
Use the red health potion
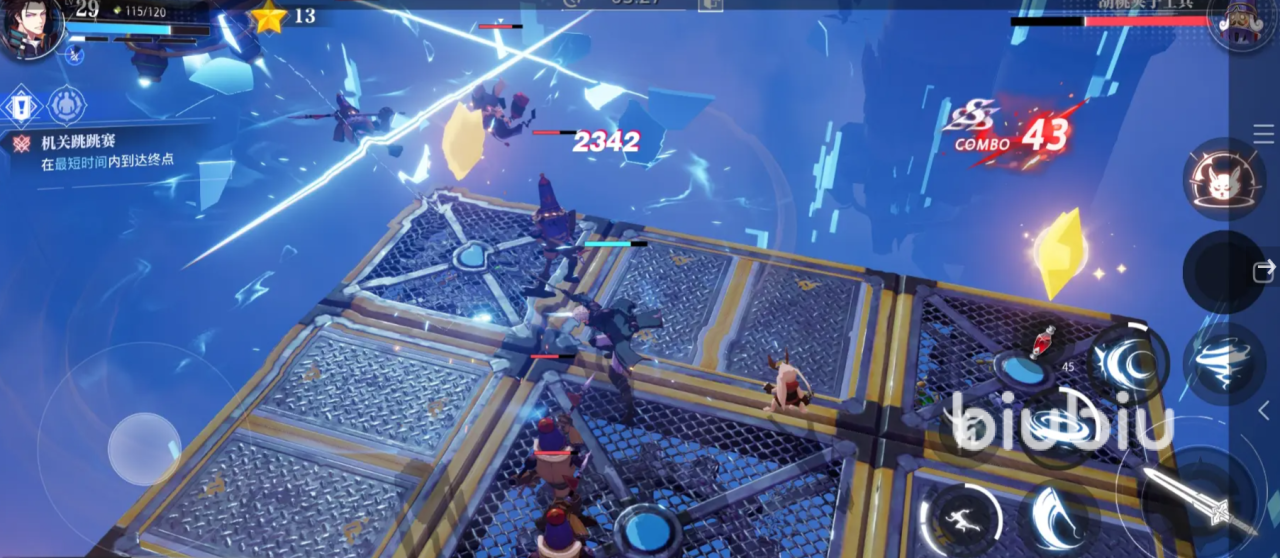coord(1043,343)
